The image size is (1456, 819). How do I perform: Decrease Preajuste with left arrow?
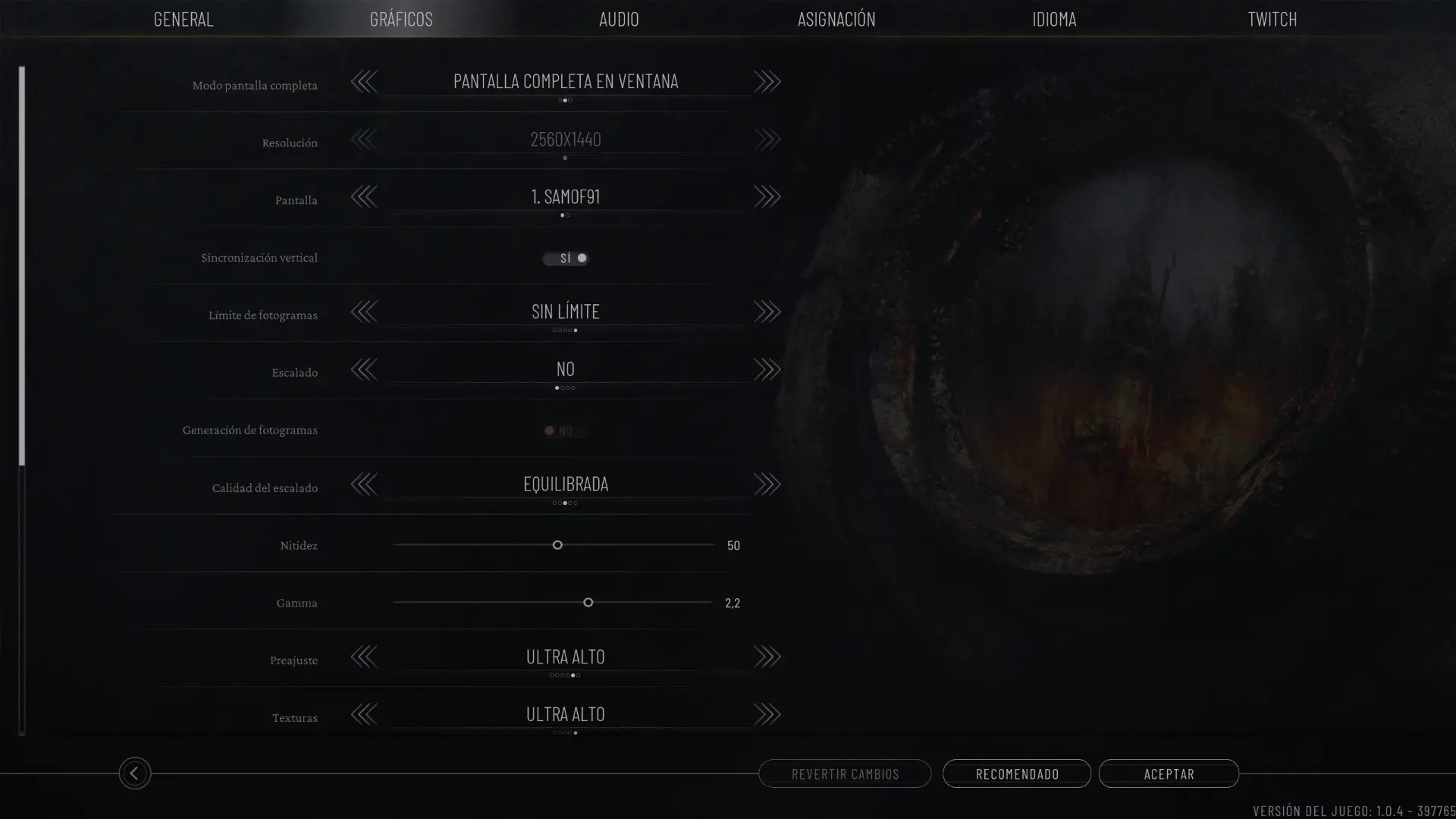pyautogui.click(x=364, y=657)
